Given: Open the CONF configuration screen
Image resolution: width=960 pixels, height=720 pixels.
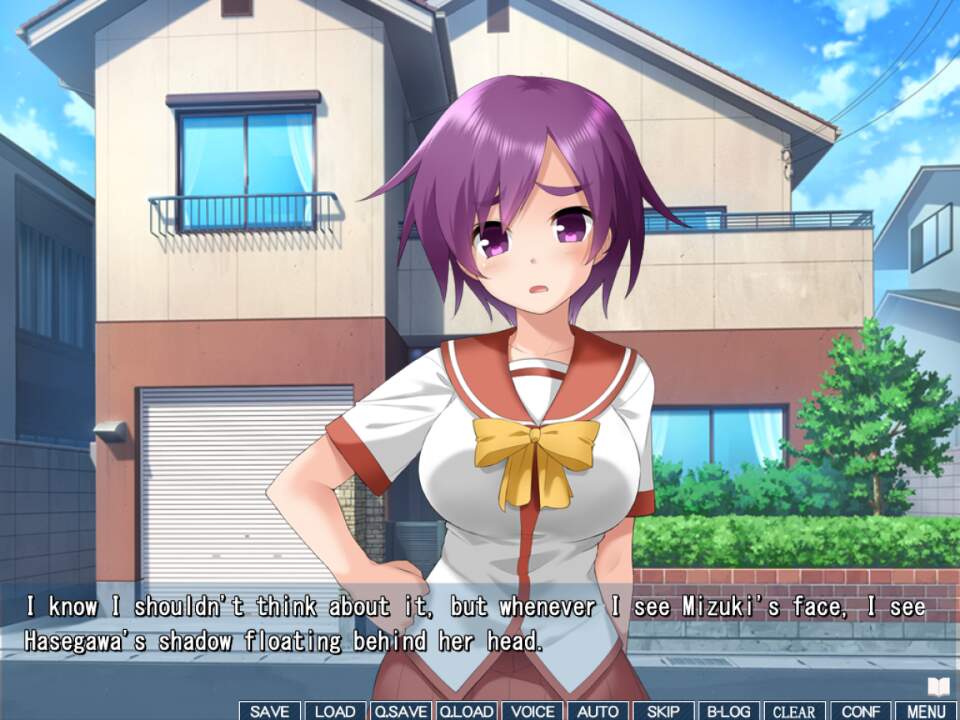Looking at the screenshot, I should tap(860, 711).
